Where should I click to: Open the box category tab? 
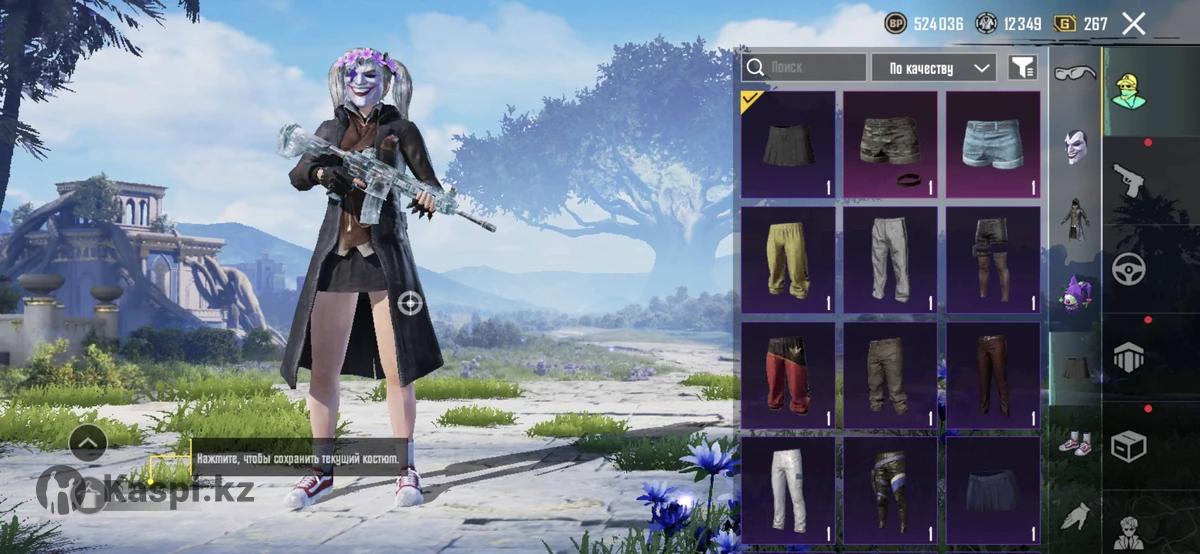click(x=1129, y=445)
